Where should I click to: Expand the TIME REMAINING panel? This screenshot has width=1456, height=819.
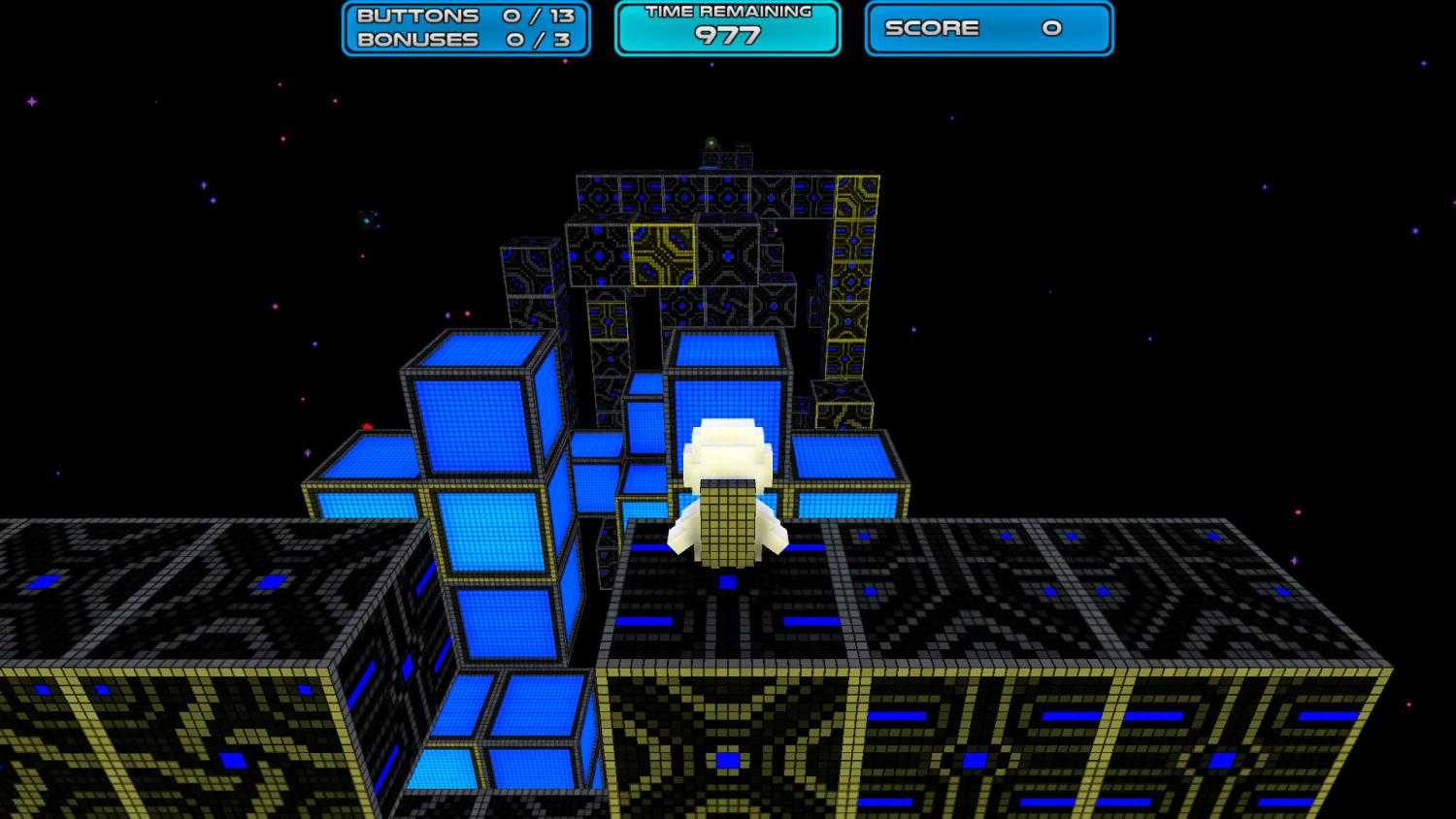pyautogui.click(x=726, y=29)
